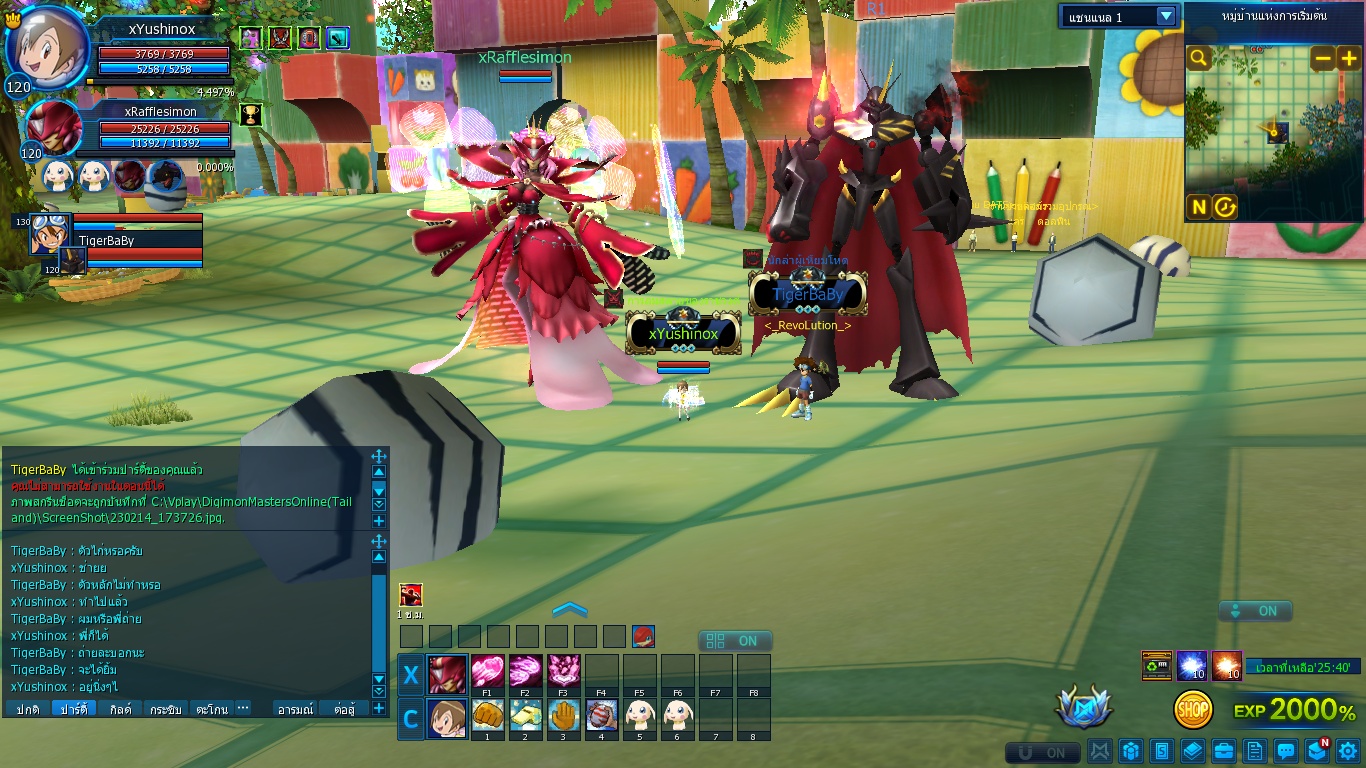Expand the quick slot bar with up arrow
This screenshot has height=768, width=1366.
point(569,610)
